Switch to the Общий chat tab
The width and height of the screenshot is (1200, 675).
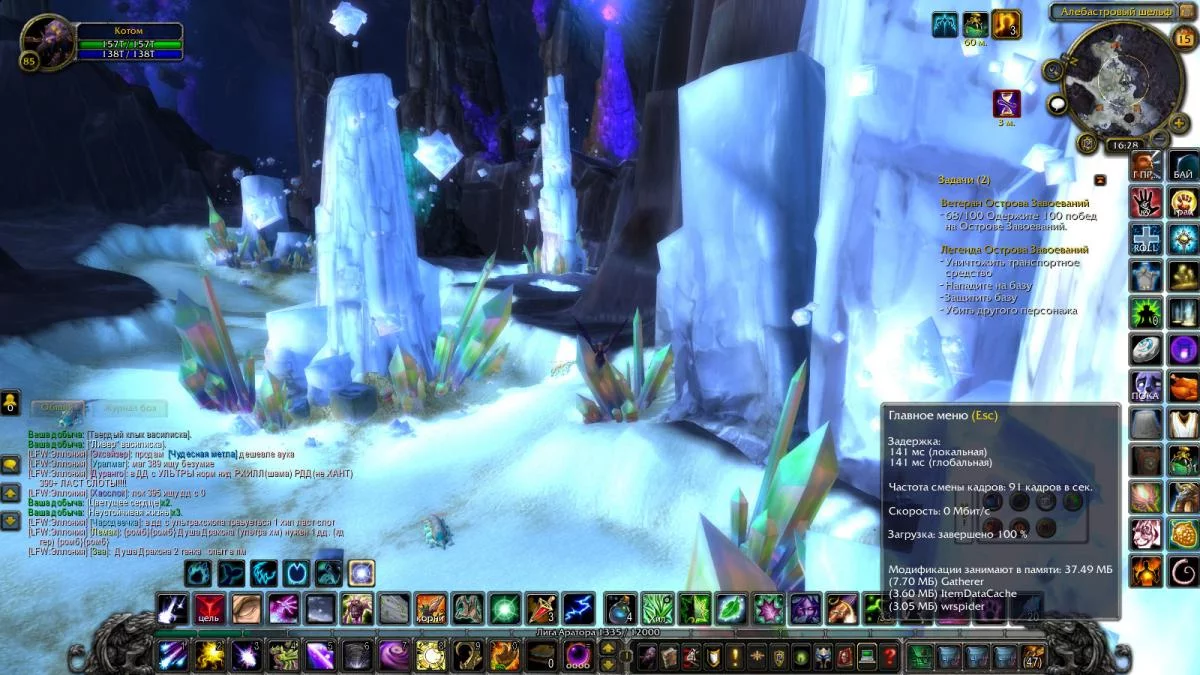[56, 408]
